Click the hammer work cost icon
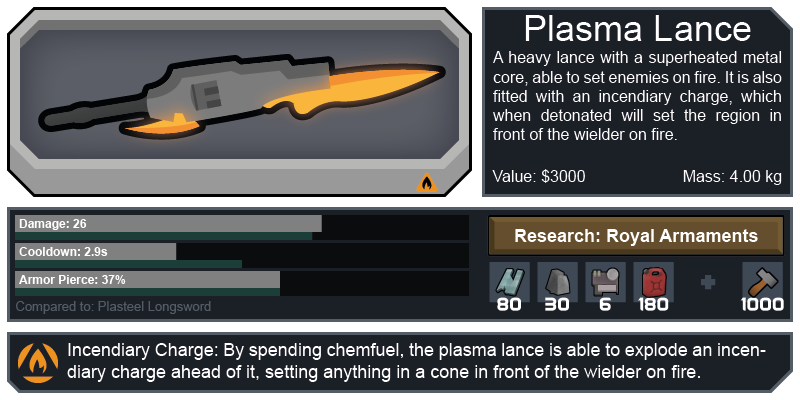The height and width of the screenshot is (400, 800). [762, 281]
